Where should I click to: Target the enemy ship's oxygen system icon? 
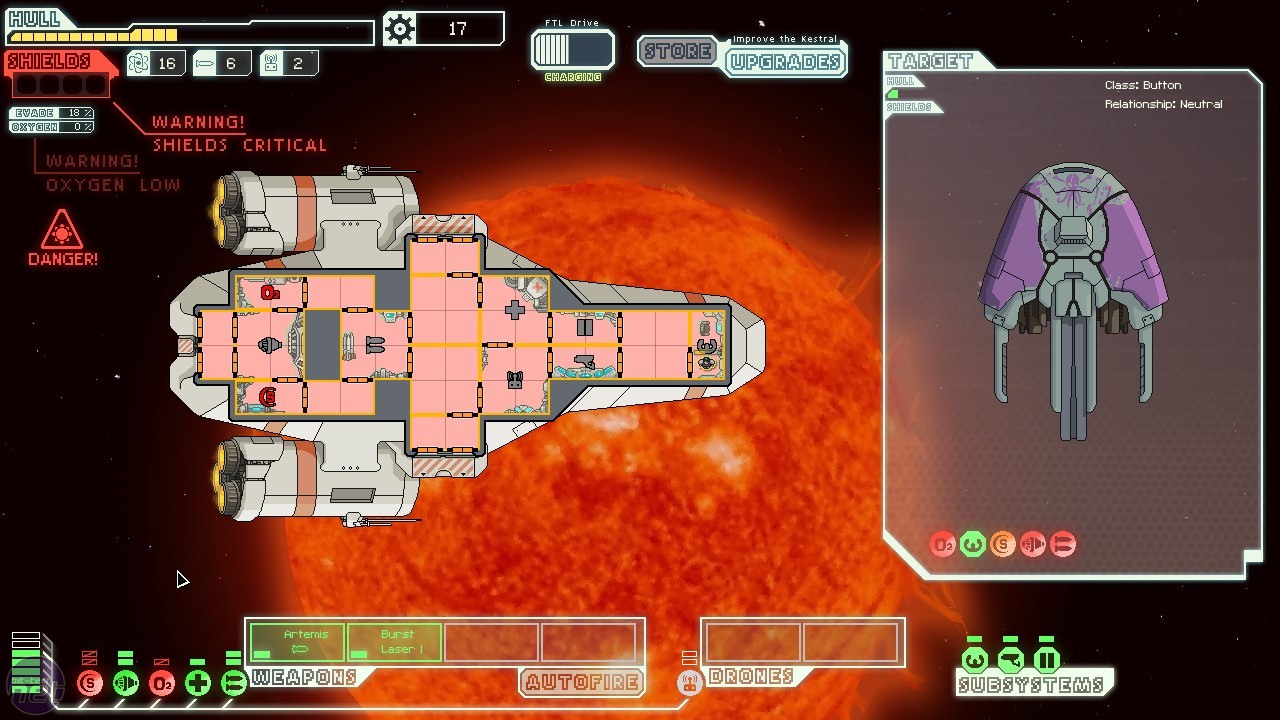[942, 544]
